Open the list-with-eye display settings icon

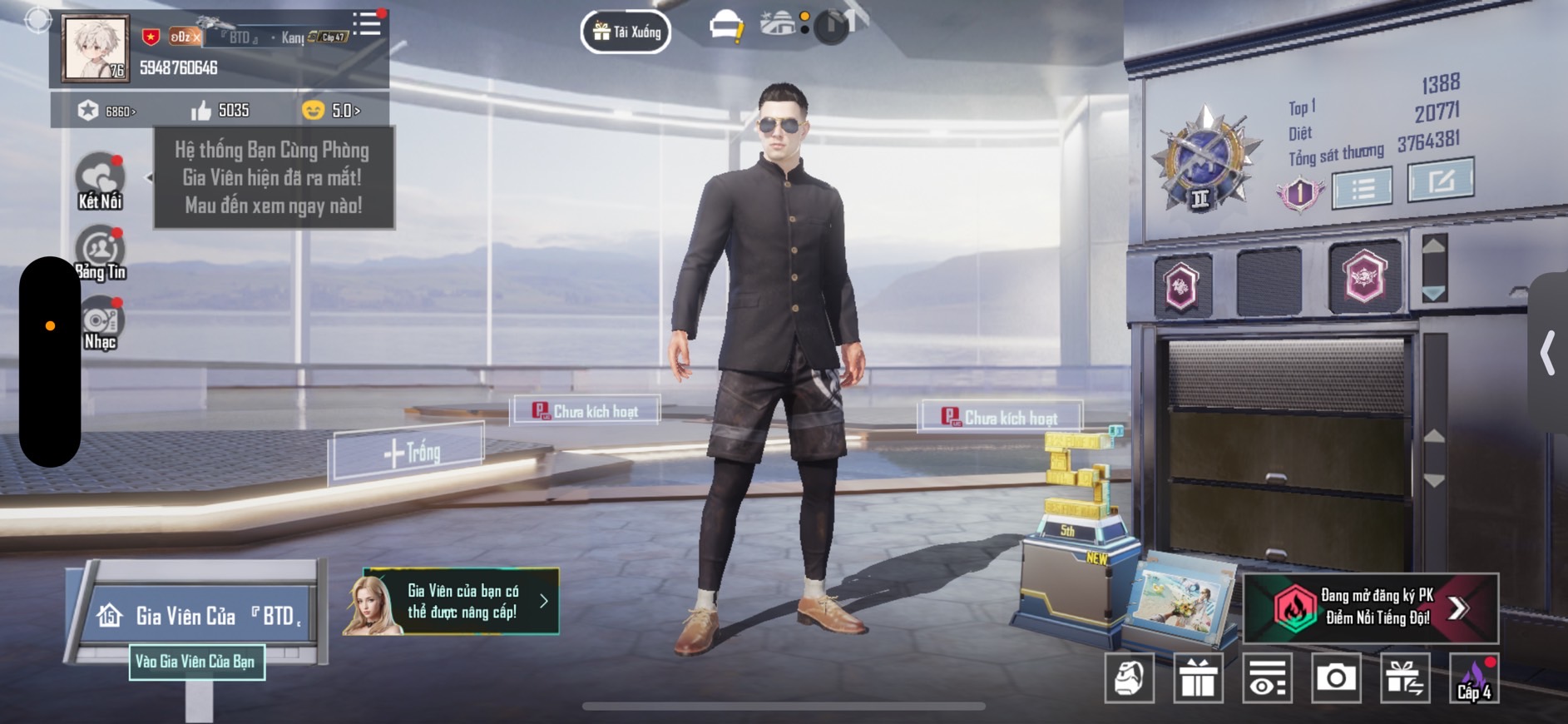(x=1267, y=678)
